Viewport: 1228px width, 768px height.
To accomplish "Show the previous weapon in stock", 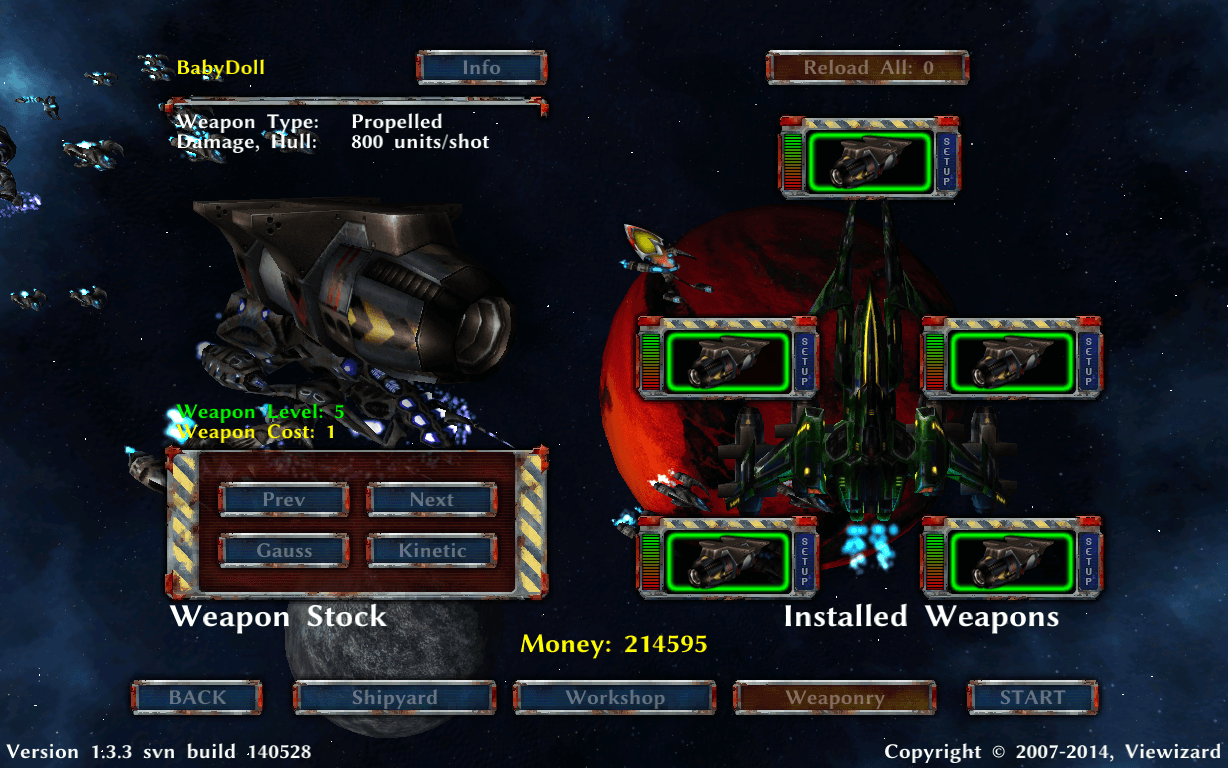I will [x=284, y=500].
